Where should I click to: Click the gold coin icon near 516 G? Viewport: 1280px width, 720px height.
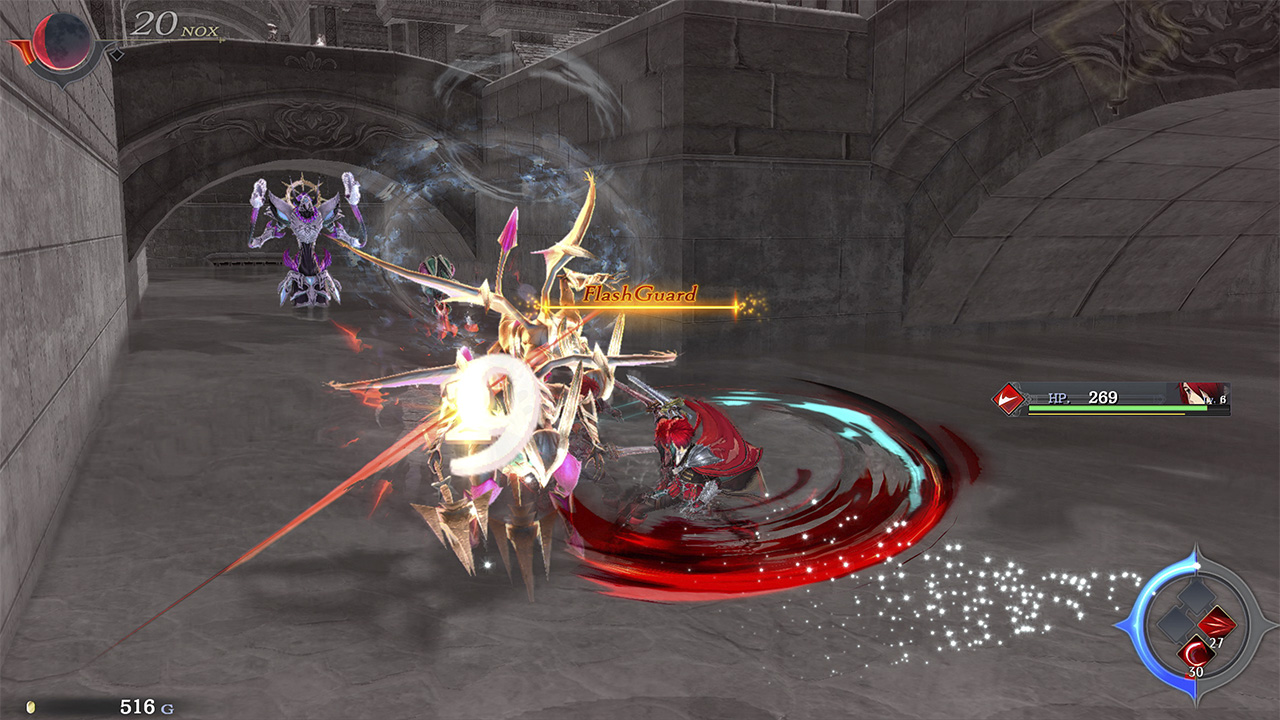coord(92,701)
